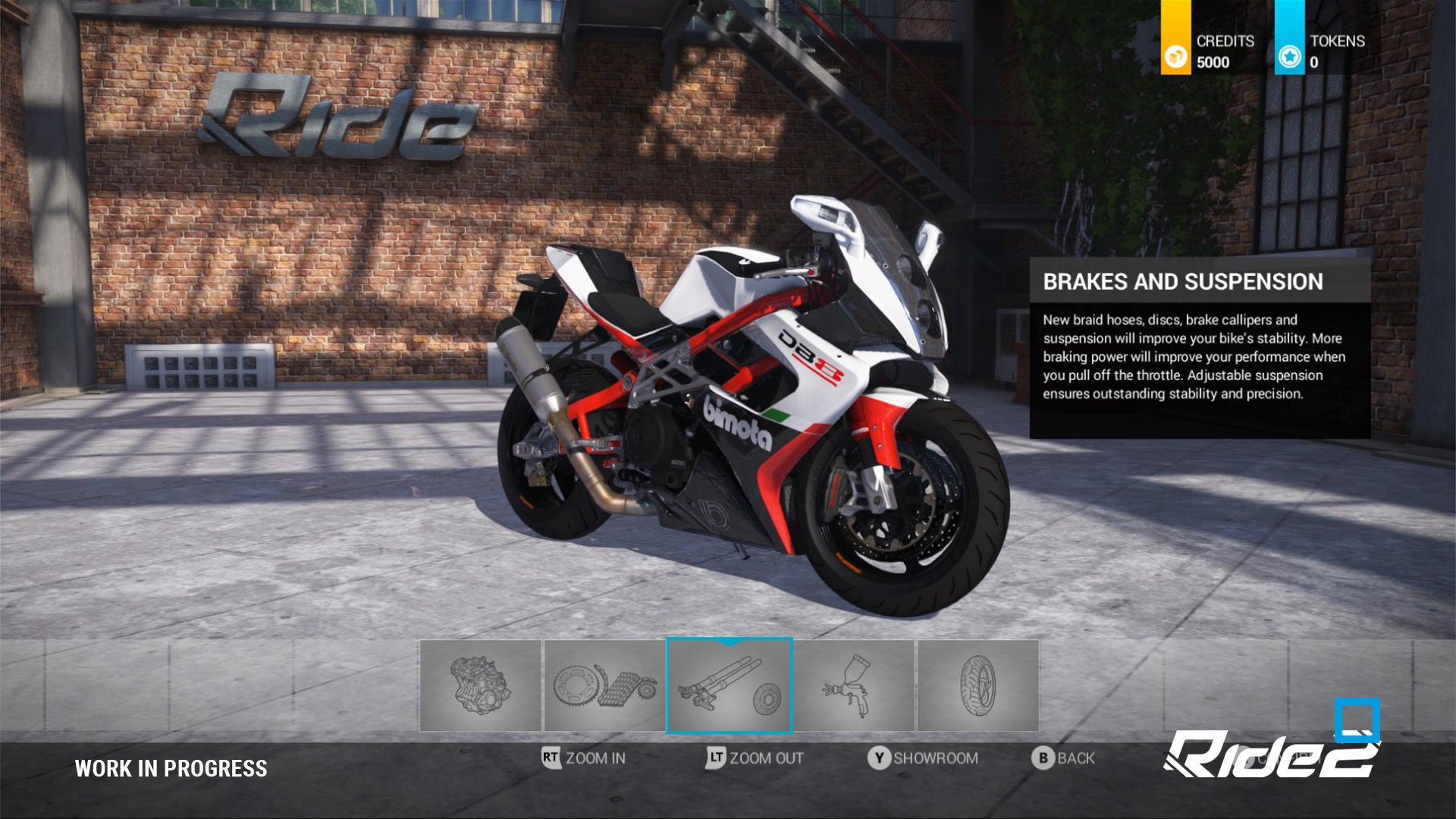Screen dimensions: 1456x819
Task: Choose the tyre upgrade category
Action: (x=977, y=686)
